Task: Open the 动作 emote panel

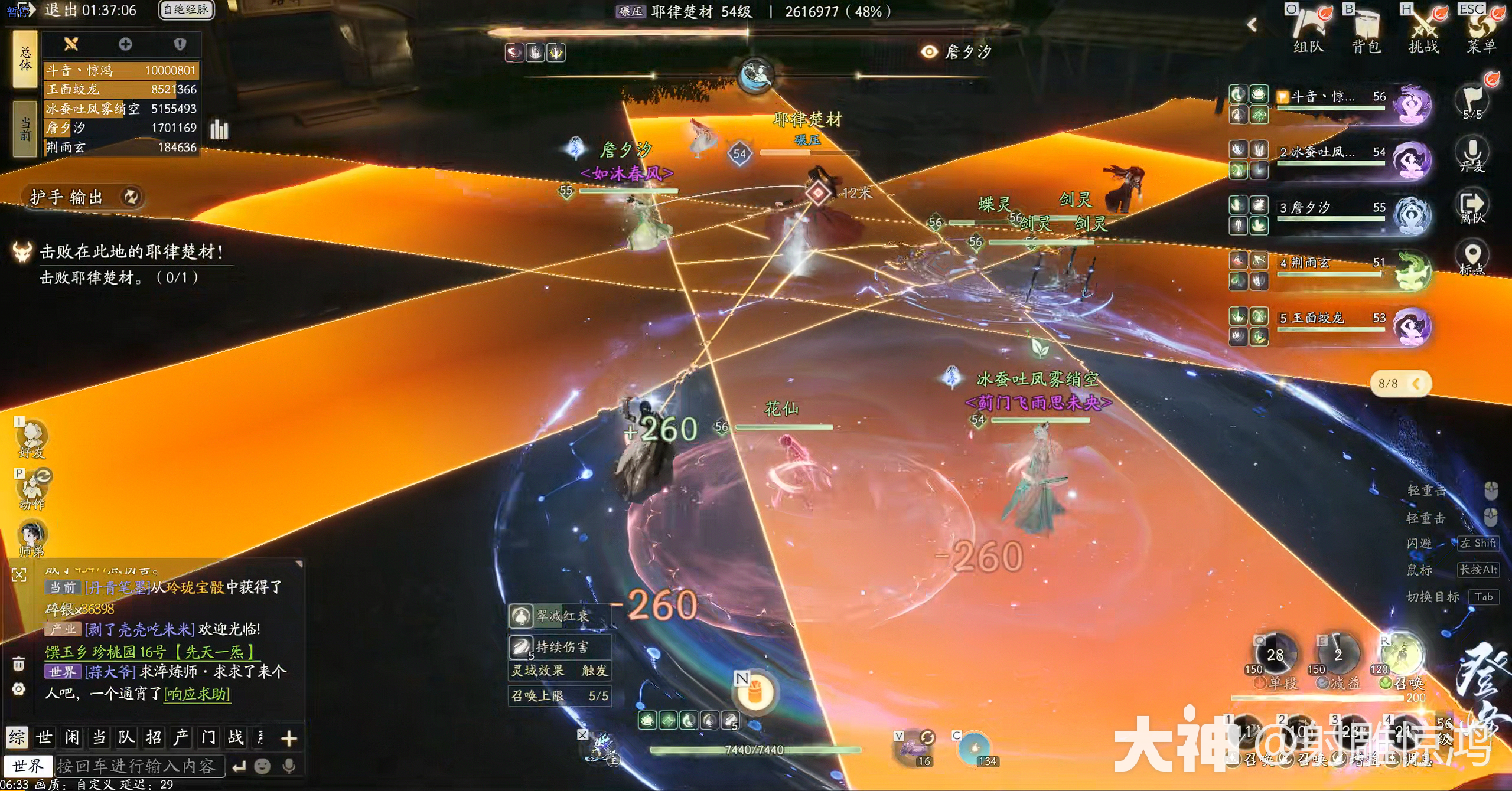Action: point(32,490)
